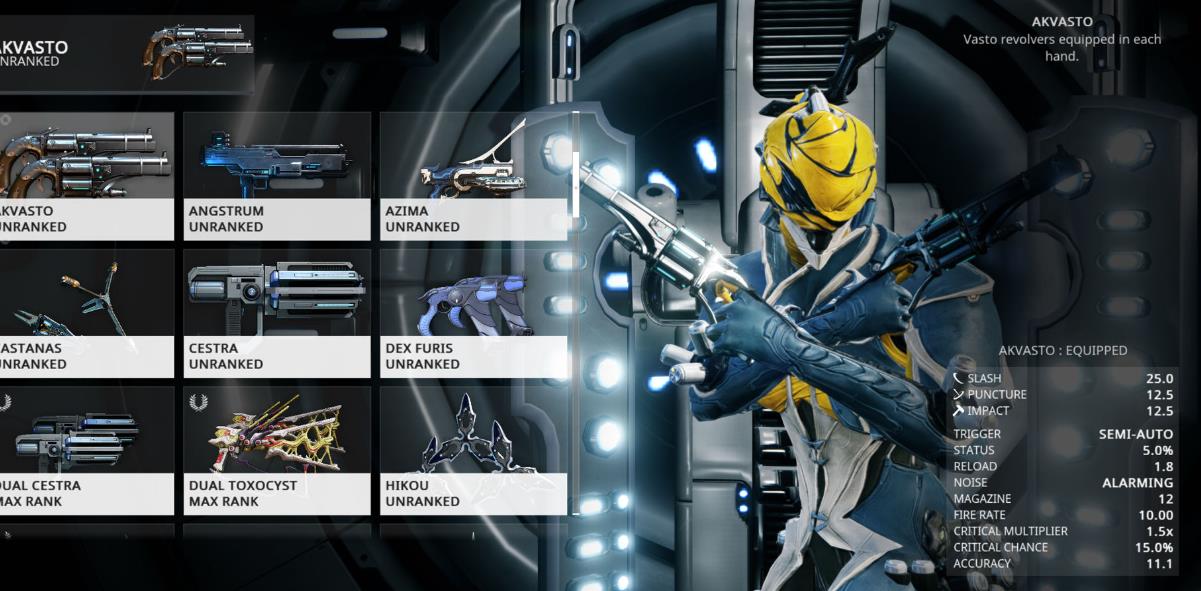1201x591 pixels.
Task: Click the weapon list scrollbar handle
Action: (575, 165)
